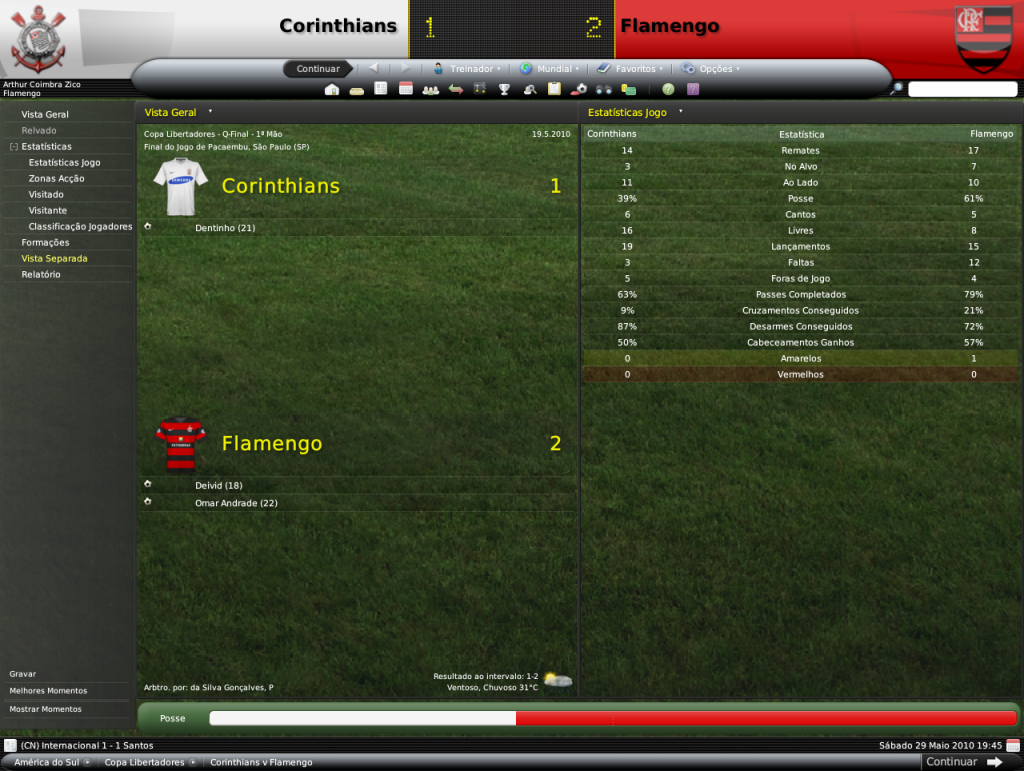Open the Relatório page
This screenshot has height=771, width=1024.
(x=40, y=275)
